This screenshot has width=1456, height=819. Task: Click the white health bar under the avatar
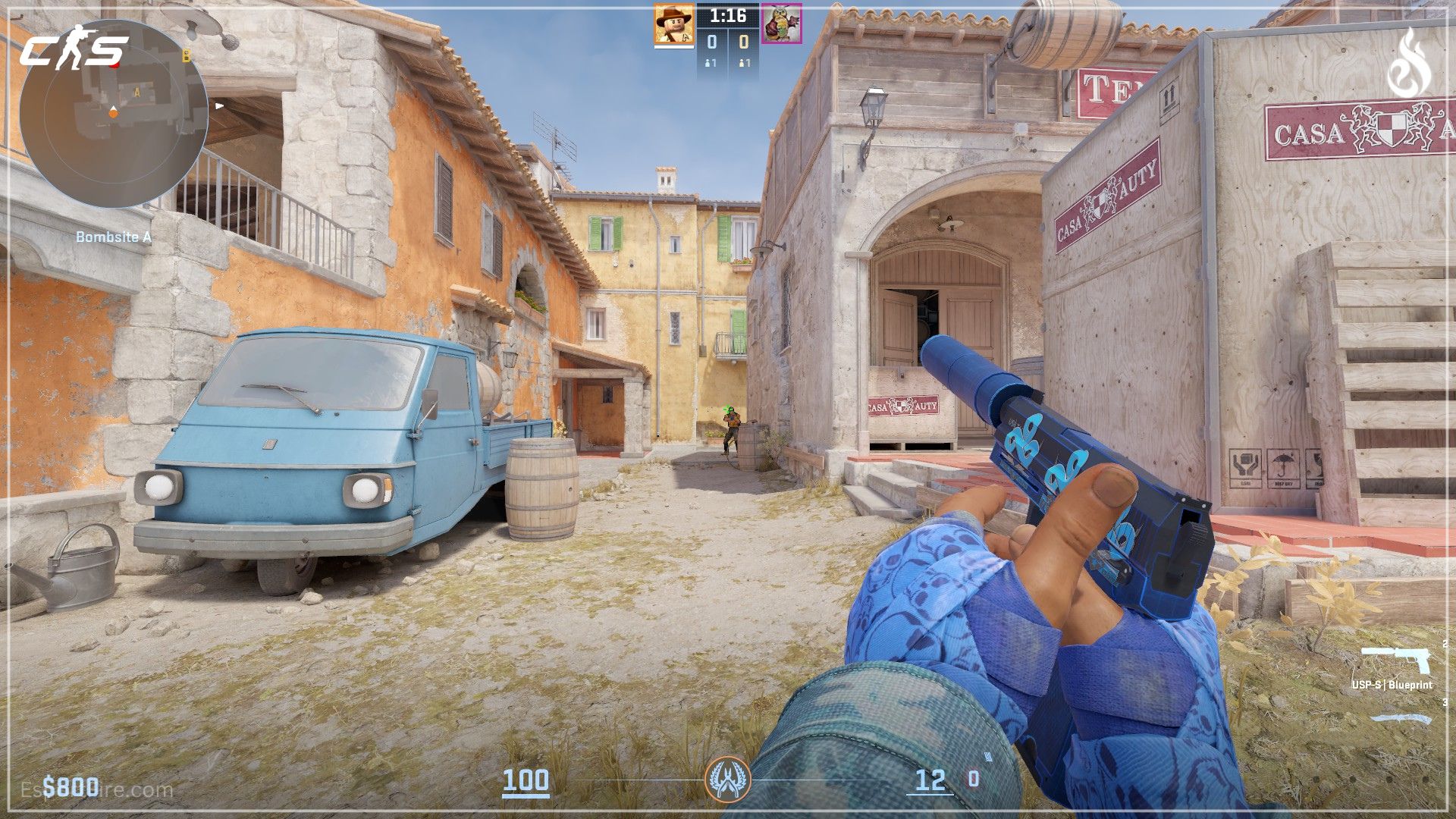pyautogui.click(x=674, y=46)
